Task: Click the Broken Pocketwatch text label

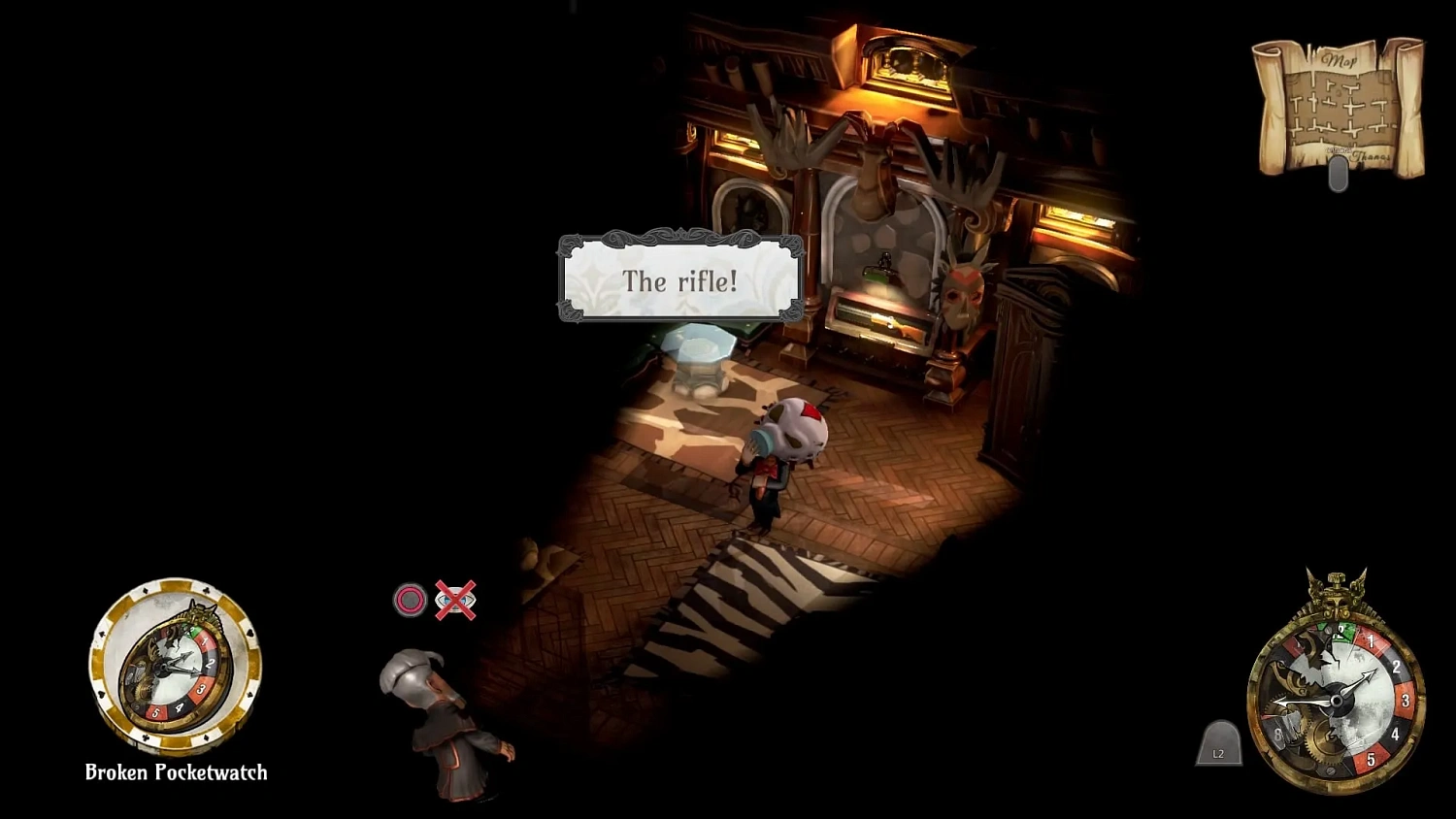Action: [x=175, y=772]
